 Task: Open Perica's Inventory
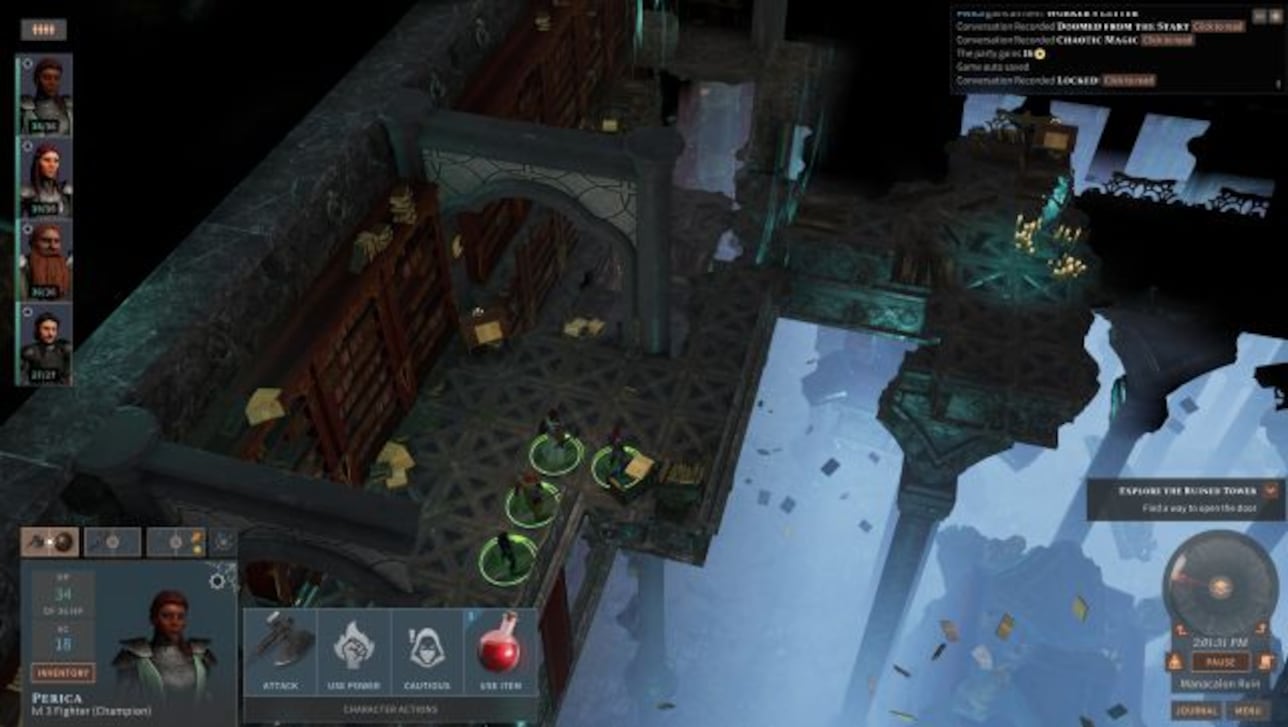(x=63, y=673)
